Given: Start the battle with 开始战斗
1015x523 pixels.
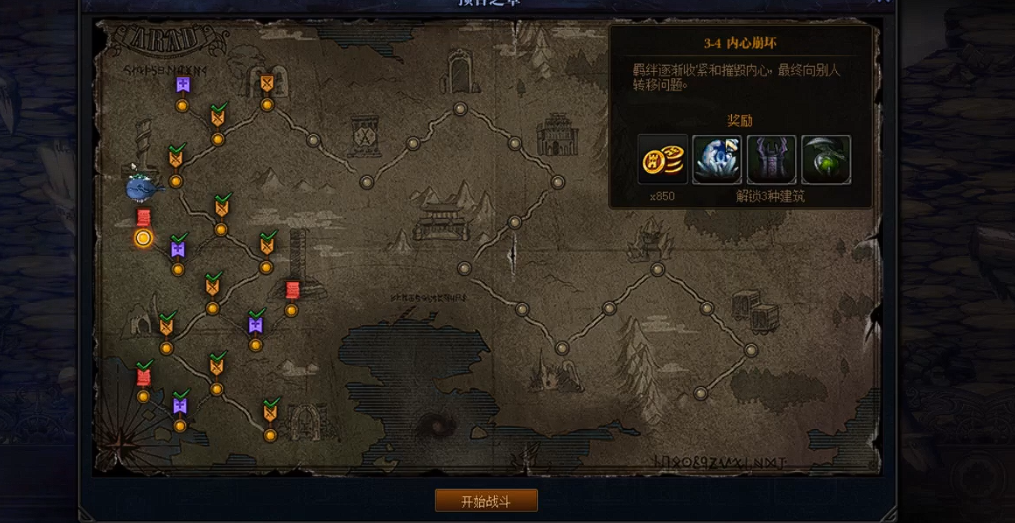Looking at the screenshot, I should tap(486, 500).
